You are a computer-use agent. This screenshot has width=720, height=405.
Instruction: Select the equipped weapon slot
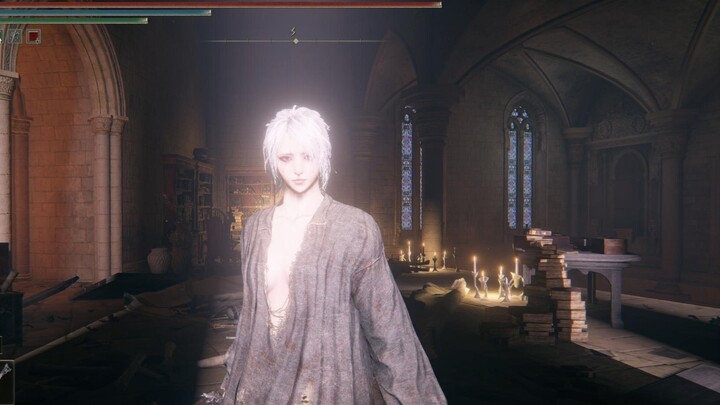(x=6, y=372)
